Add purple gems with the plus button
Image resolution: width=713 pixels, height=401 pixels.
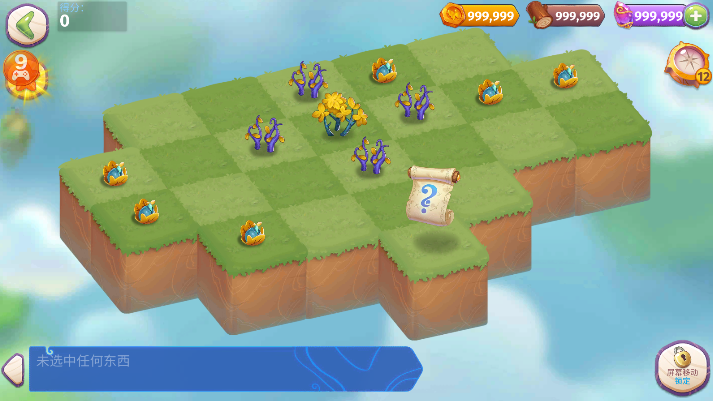point(696,16)
